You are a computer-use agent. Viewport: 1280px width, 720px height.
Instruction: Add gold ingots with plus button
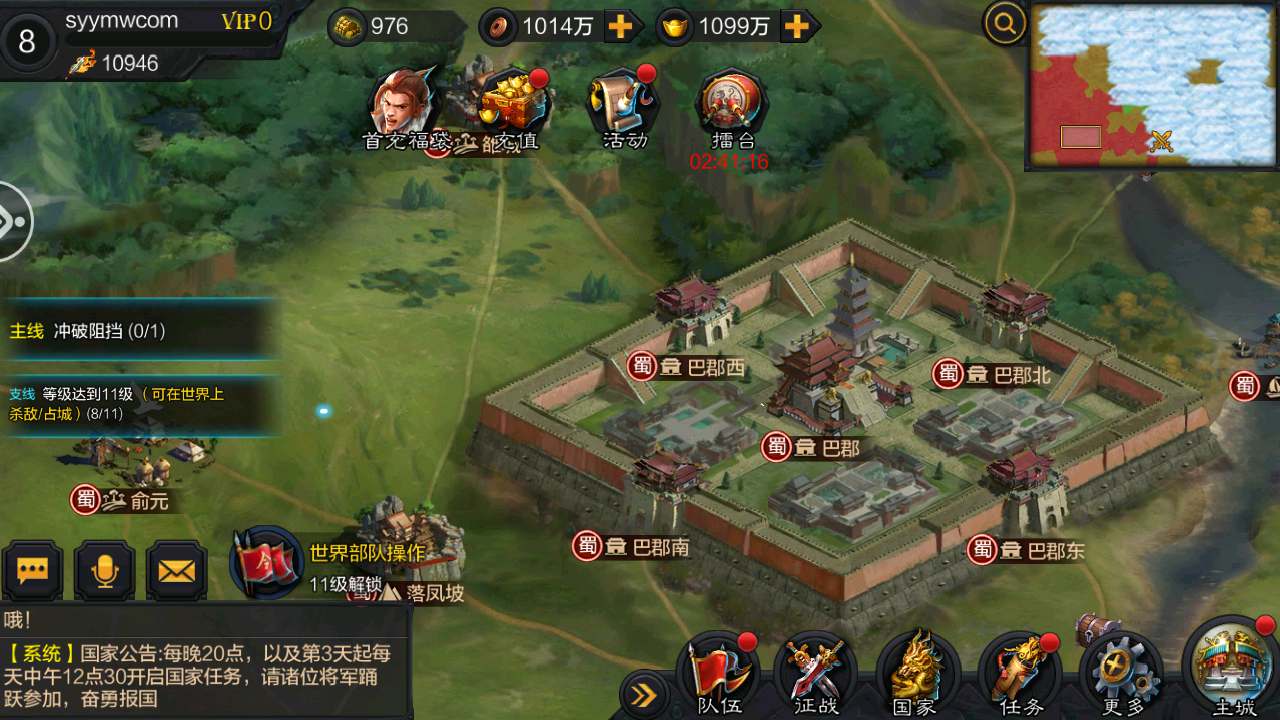(x=796, y=27)
